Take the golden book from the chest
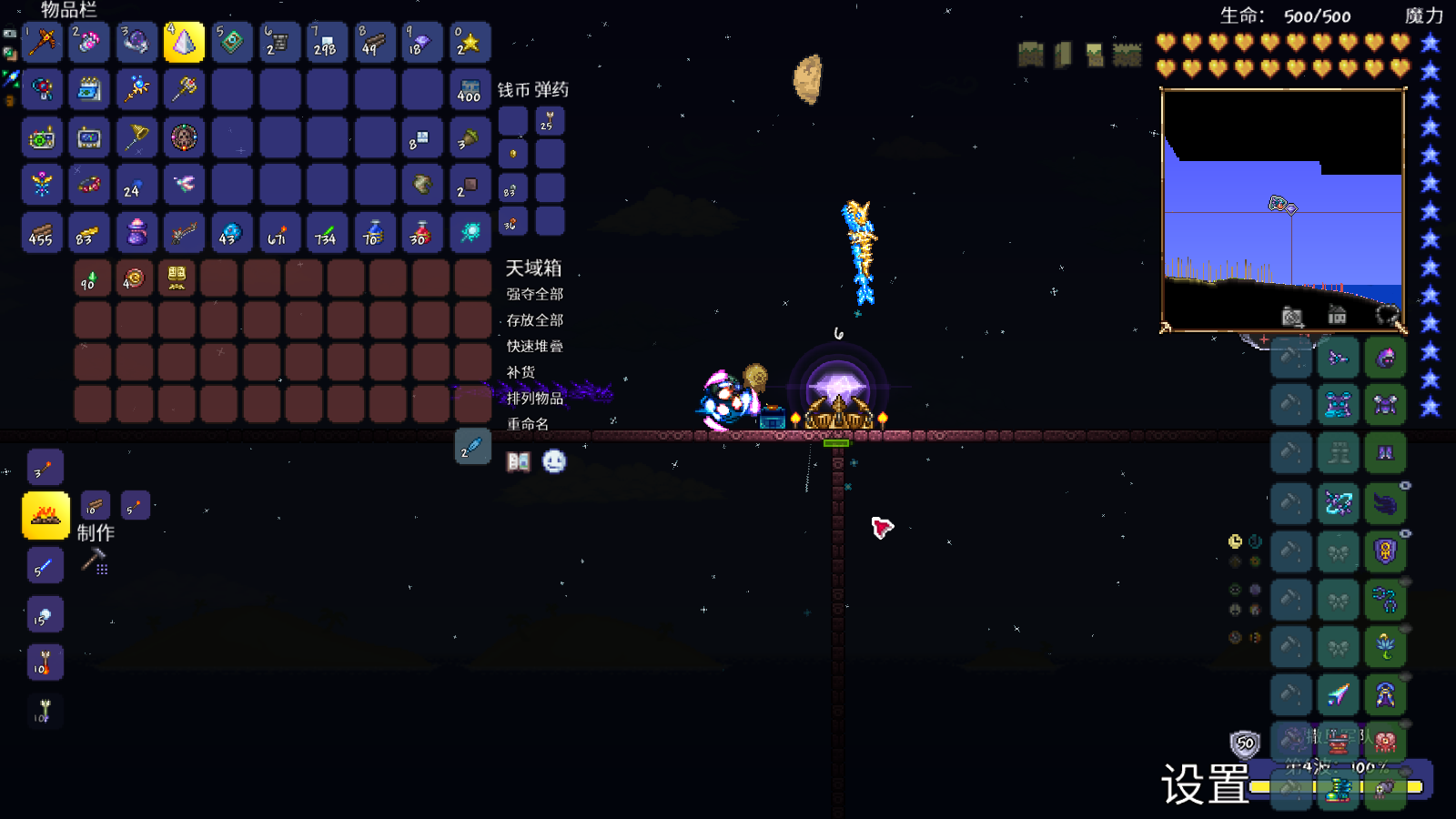This screenshot has height=819, width=1456. point(177,278)
